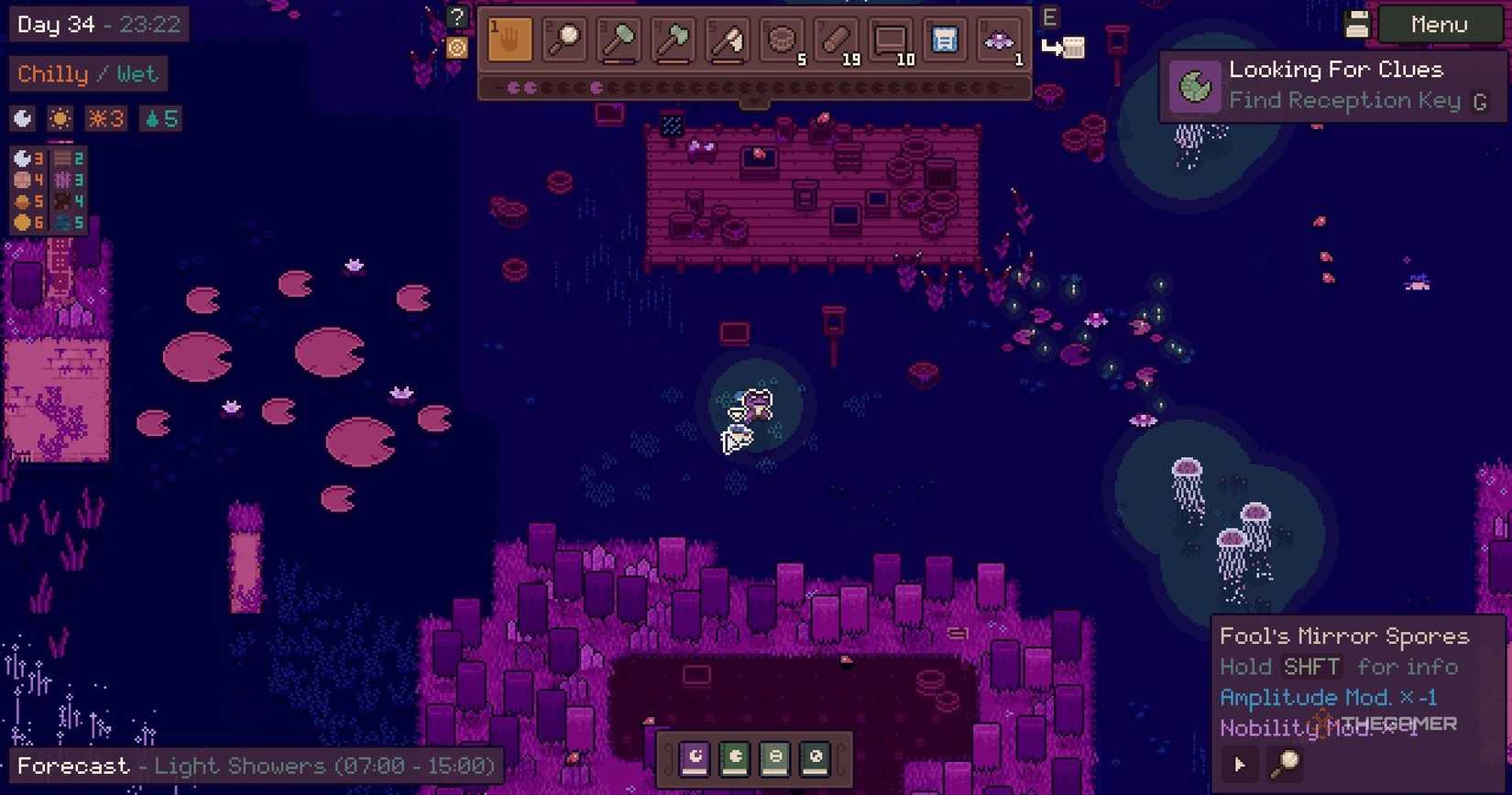
Task: Toggle the E sign interaction prompt
Action: (1049, 16)
